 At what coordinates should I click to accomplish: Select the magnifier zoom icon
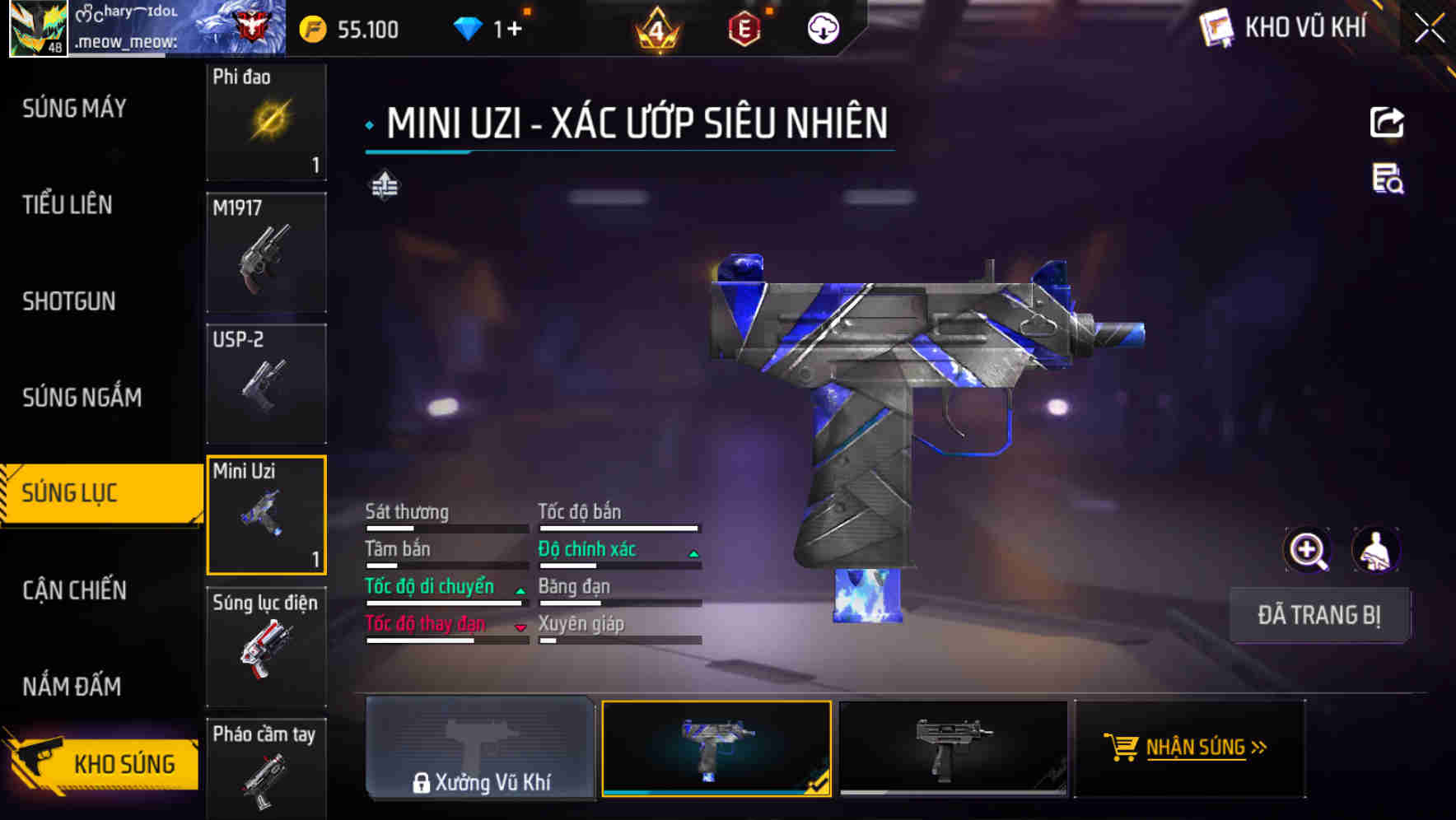[x=1307, y=550]
